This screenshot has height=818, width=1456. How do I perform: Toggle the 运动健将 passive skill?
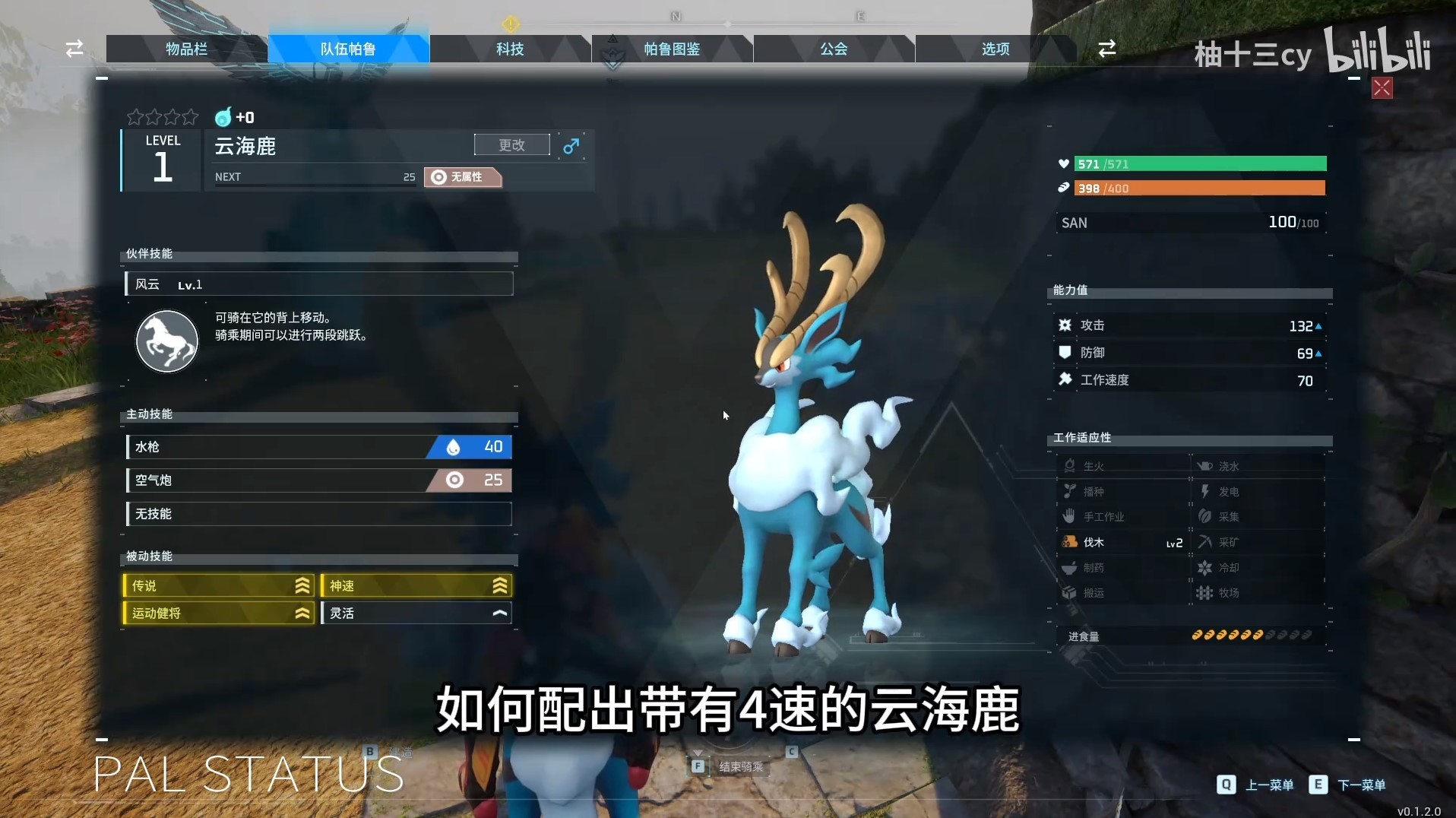(217, 613)
